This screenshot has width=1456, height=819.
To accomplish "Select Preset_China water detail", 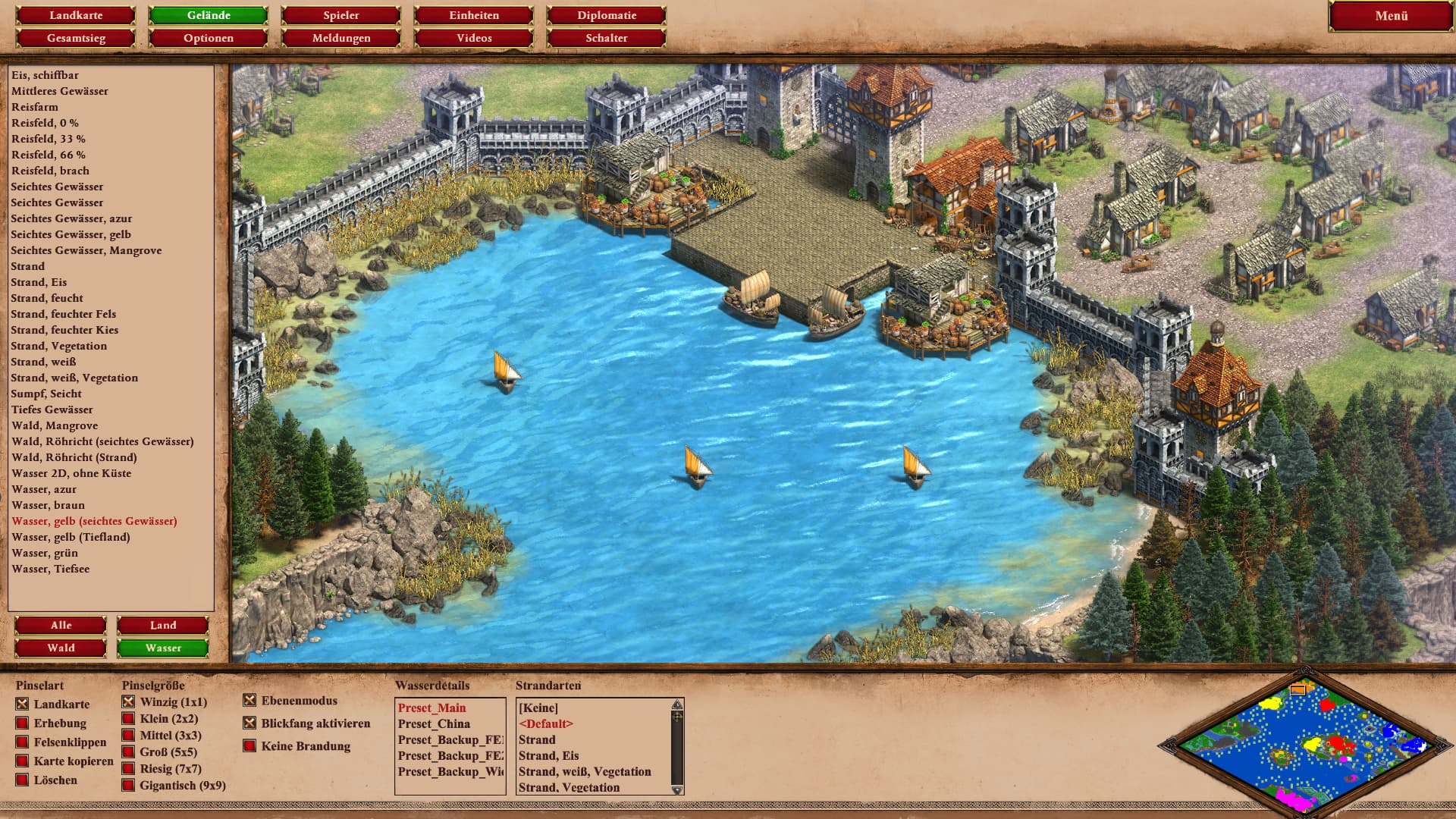I will pos(434,724).
